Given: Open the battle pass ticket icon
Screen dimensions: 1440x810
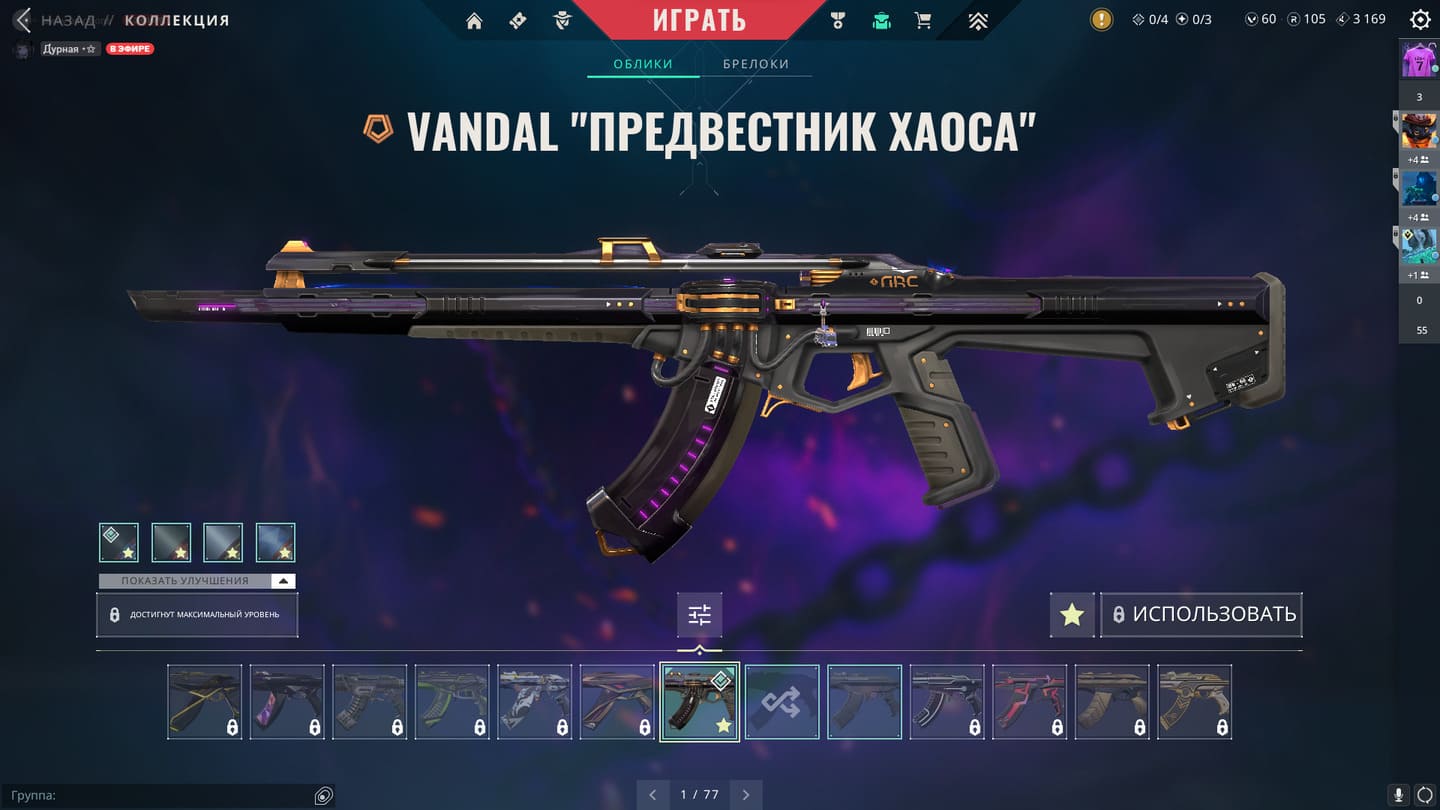Looking at the screenshot, I should coord(518,21).
